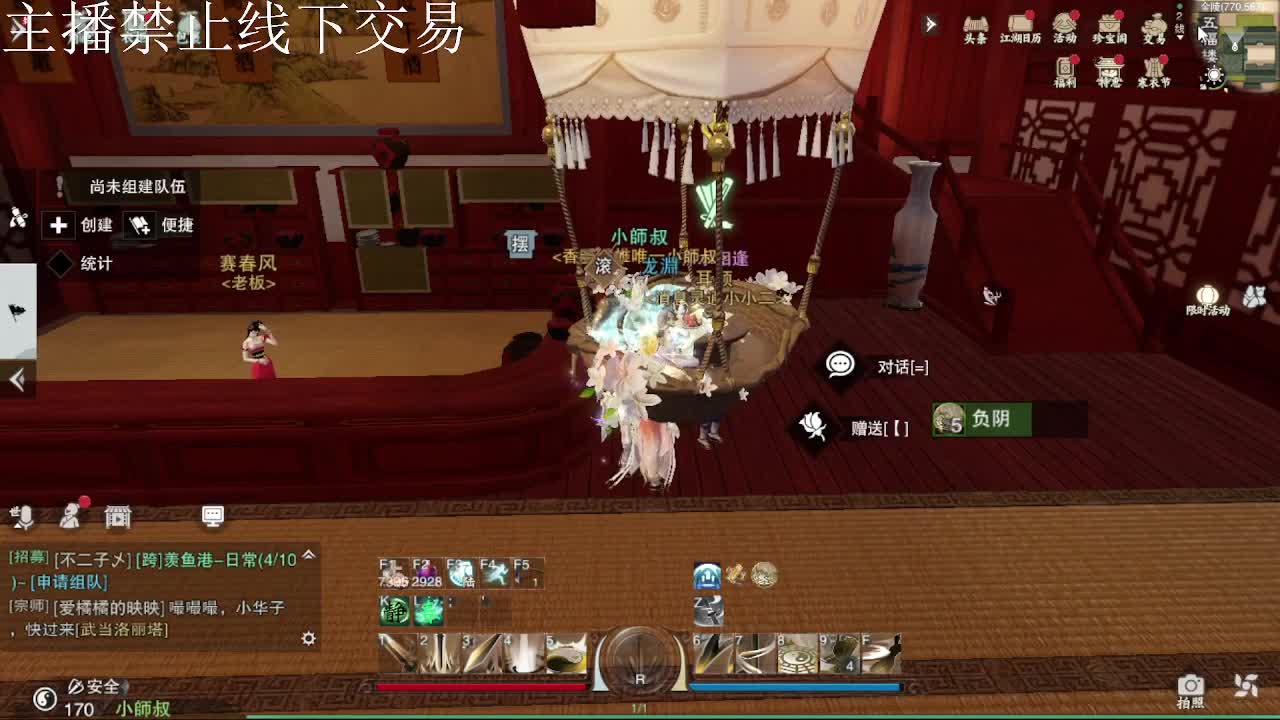The width and height of the screenshot is (1280, 720).
Task: Toggle the voice microphone icon
Action: tap(22, 517)
